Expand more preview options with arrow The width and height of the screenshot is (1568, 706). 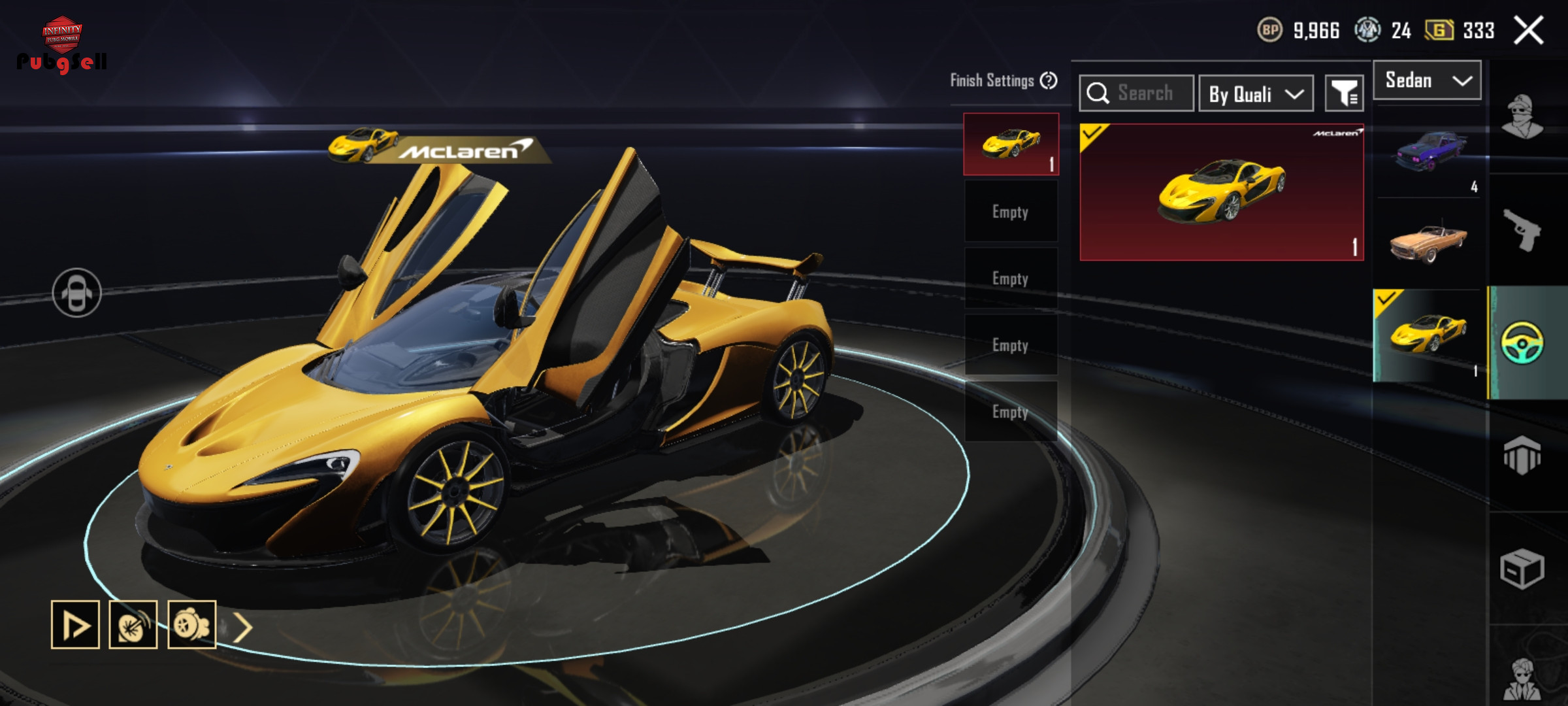pos(243,628)
